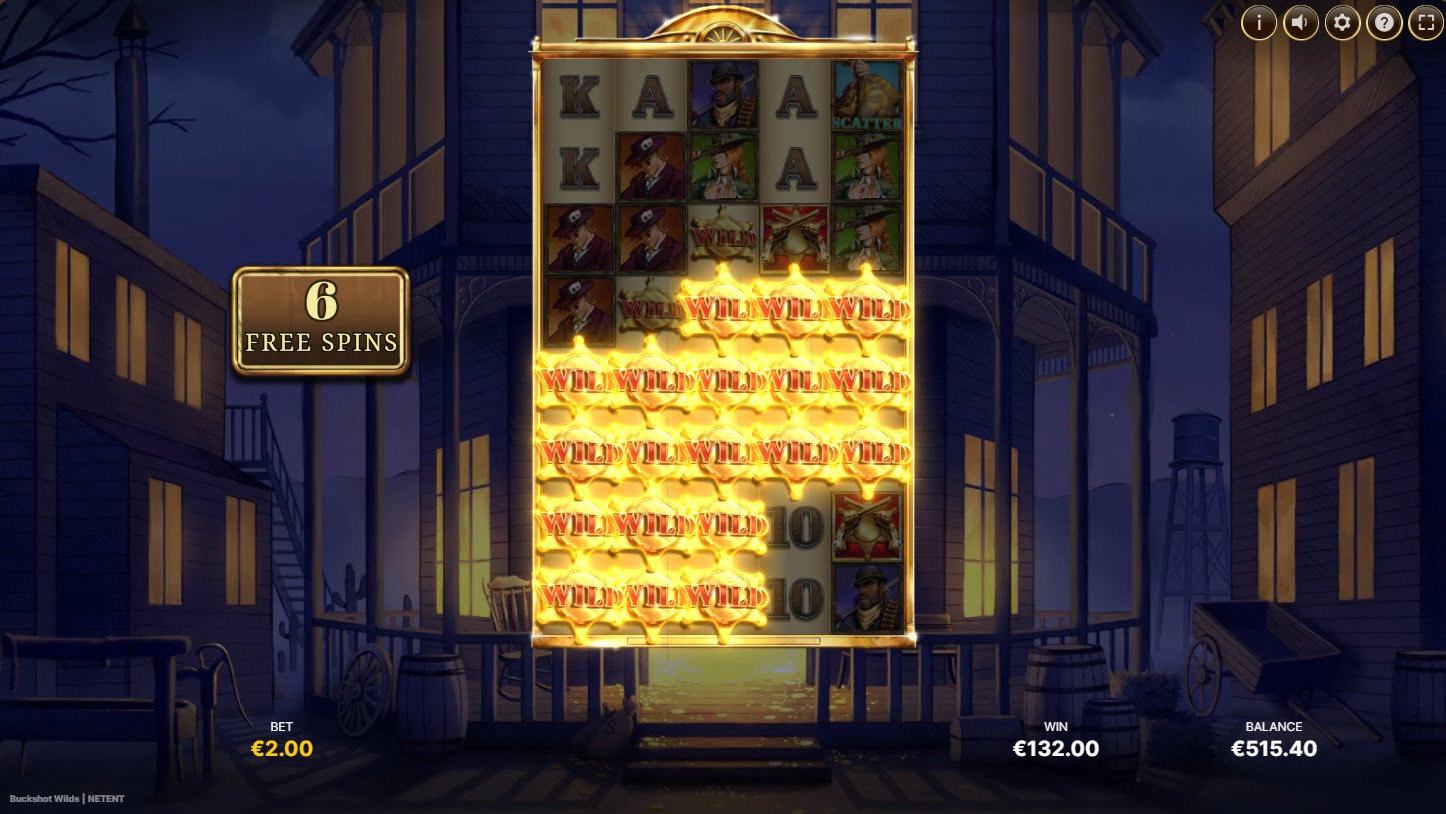The height and width of the screenshot is (814, 1446).
Task: Toggle the sound speaker button
Action: pyautogui.click(x=1300, y=22)
